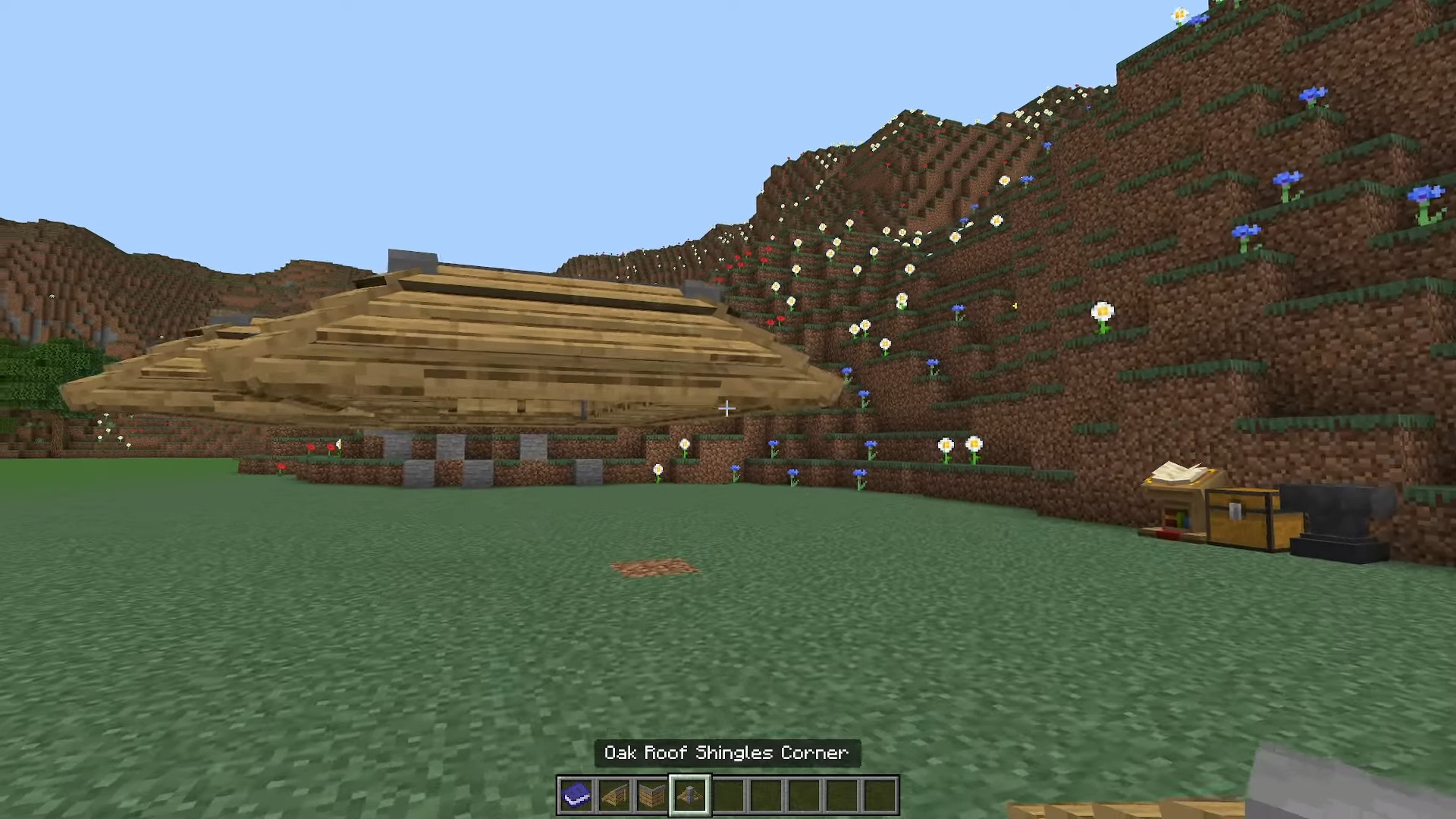Click the rightmost empty hotbar slot
The width and height of the screenshot is (1456, 819).
point(880,793)
